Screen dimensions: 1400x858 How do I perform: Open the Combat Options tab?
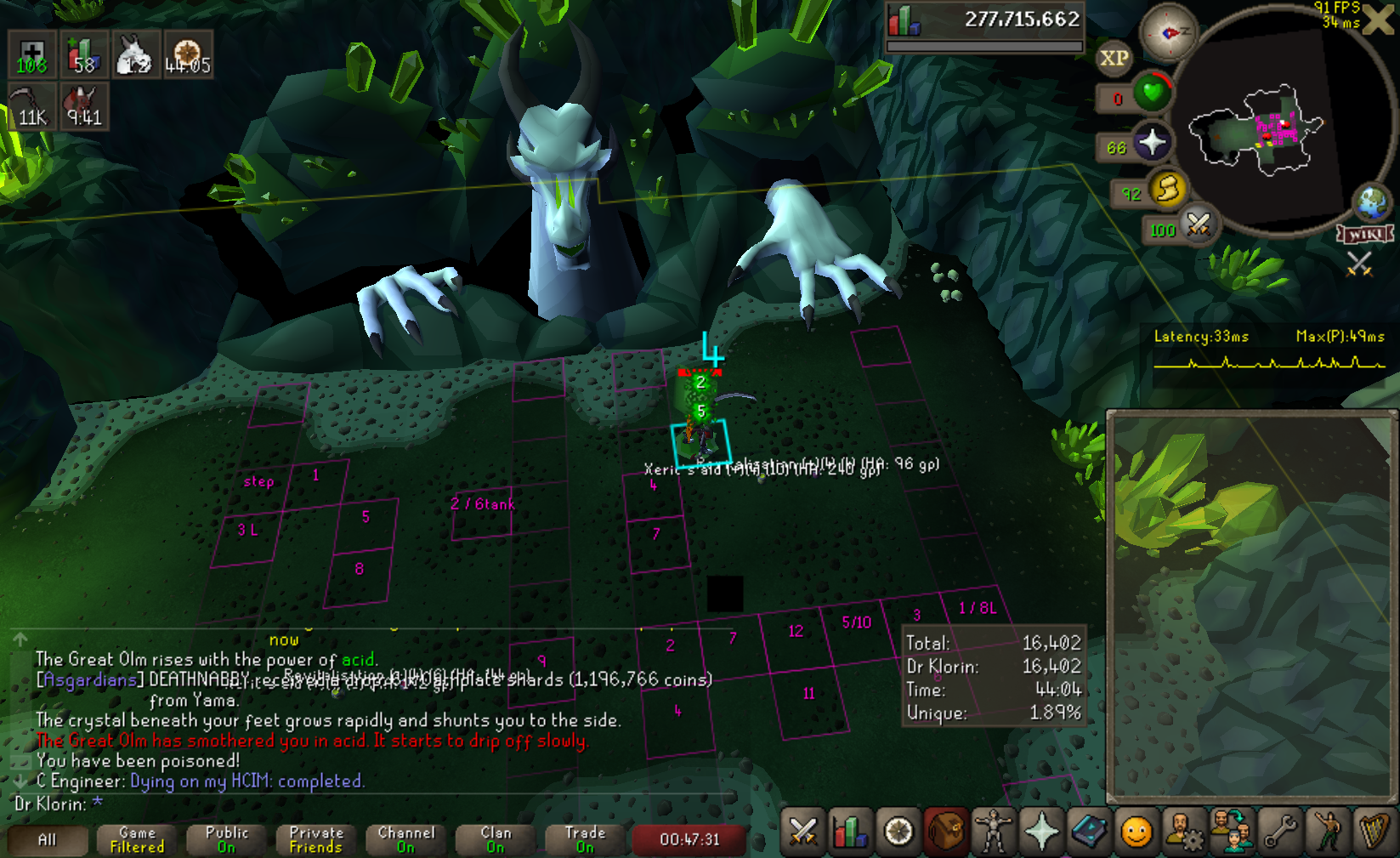tap(802, 831)
